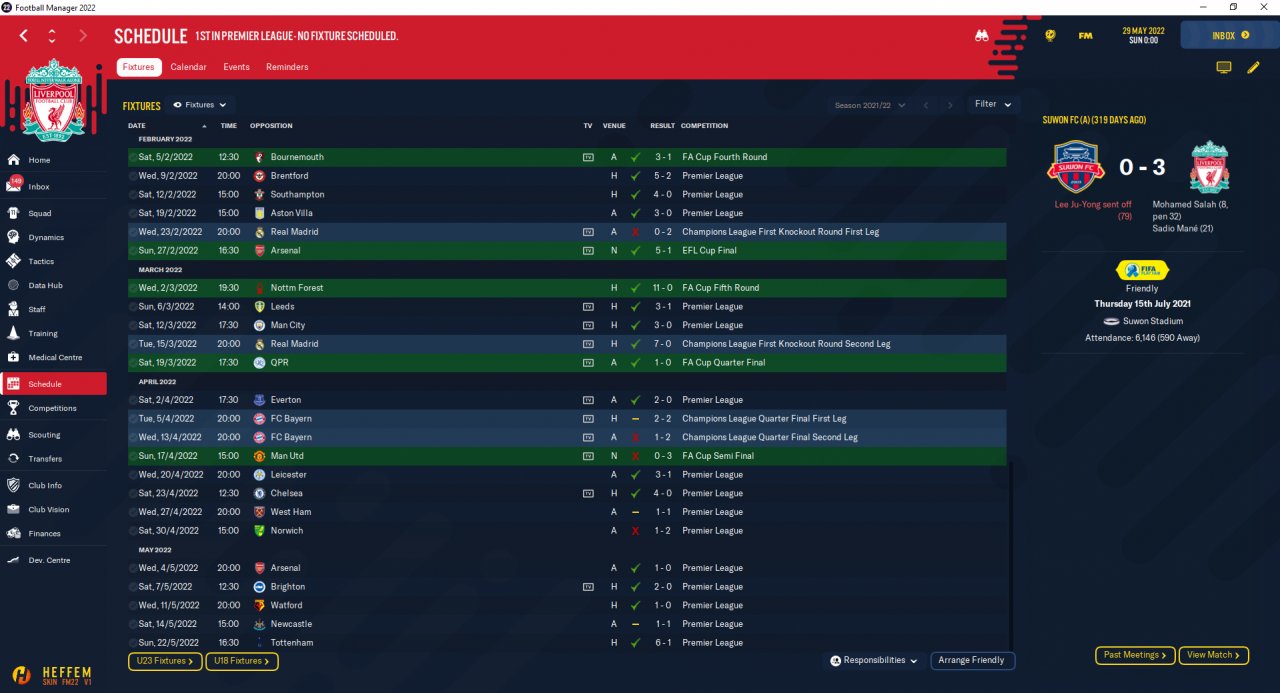Show the Reminders tab
Viewport: 1280px width, 693px height.
tap(287, 67)
